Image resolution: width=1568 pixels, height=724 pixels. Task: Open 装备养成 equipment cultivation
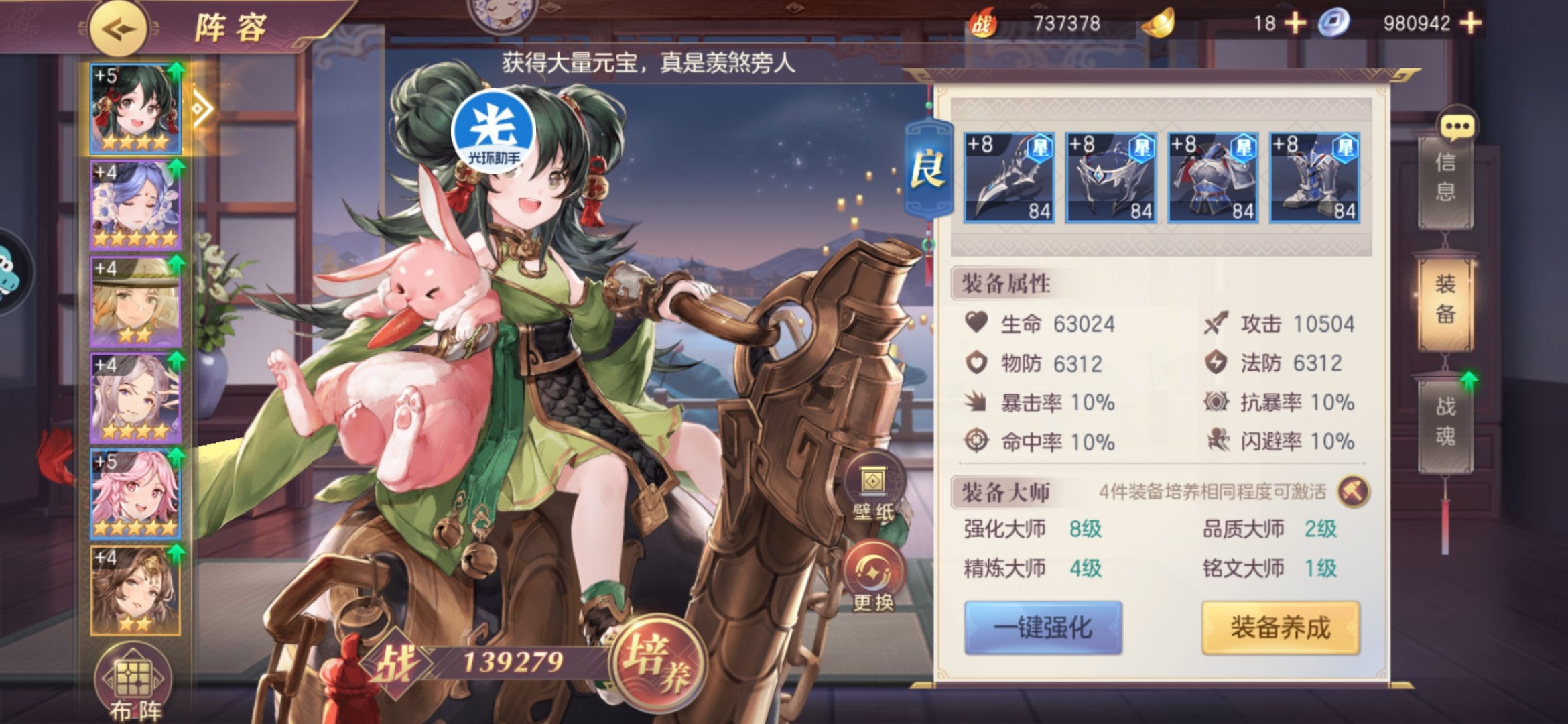click(x=1280, y=627)
